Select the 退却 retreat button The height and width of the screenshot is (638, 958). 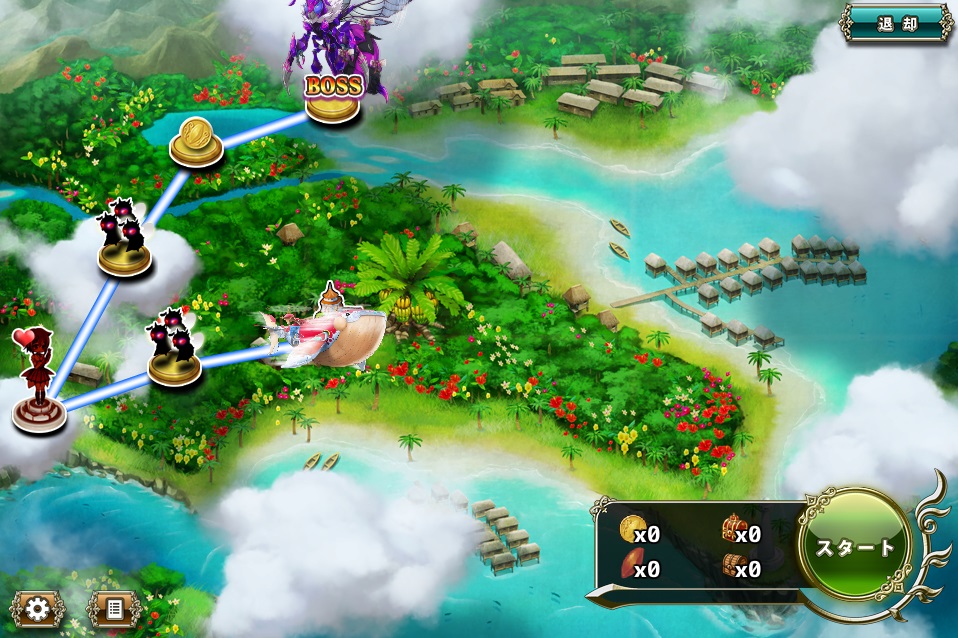(x=896, y=24)
